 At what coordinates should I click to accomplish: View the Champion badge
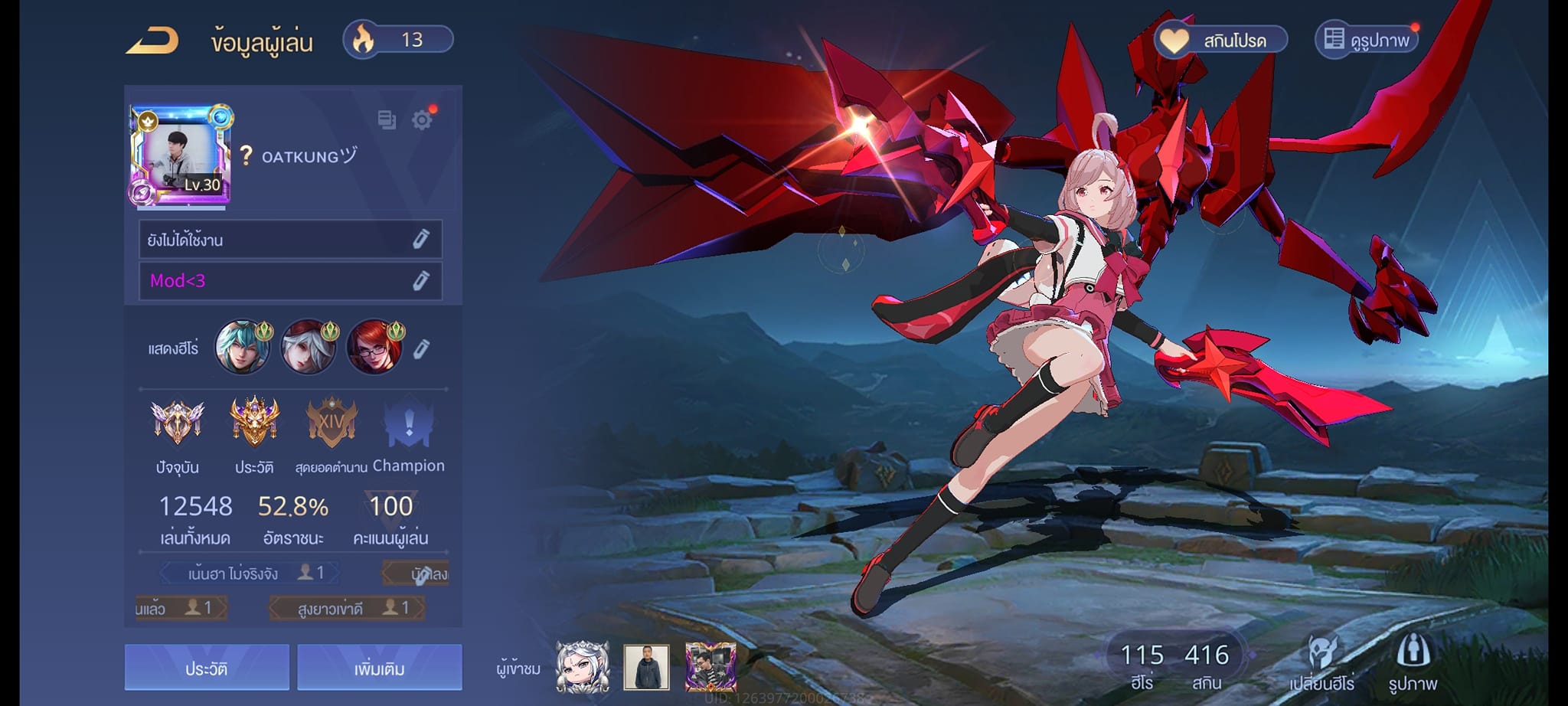pyautogui.click(x=409, y=423)
